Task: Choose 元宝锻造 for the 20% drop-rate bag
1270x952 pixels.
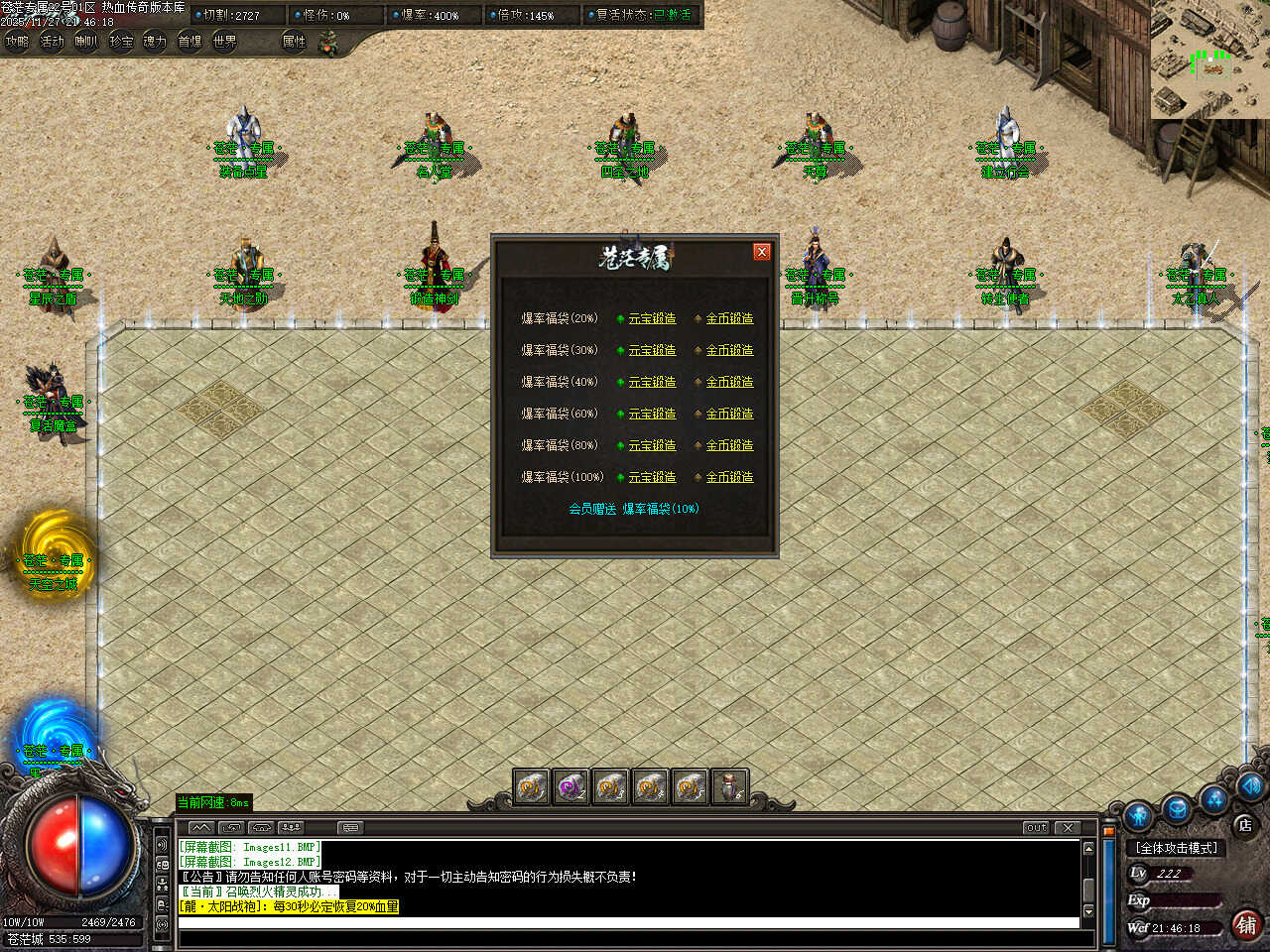Action: click(652, 318)
